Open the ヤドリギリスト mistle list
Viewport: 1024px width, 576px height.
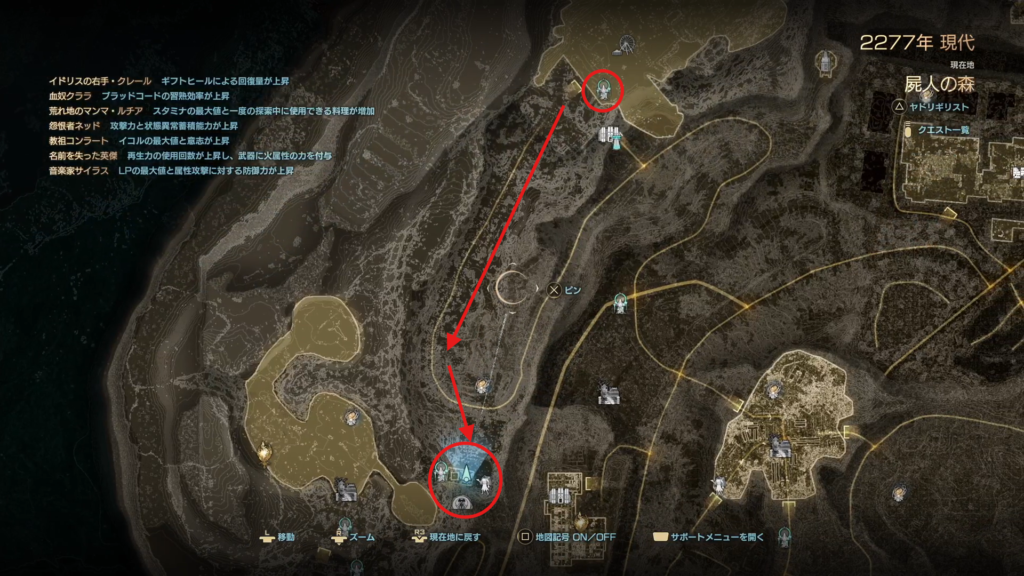tap(940, 104)
